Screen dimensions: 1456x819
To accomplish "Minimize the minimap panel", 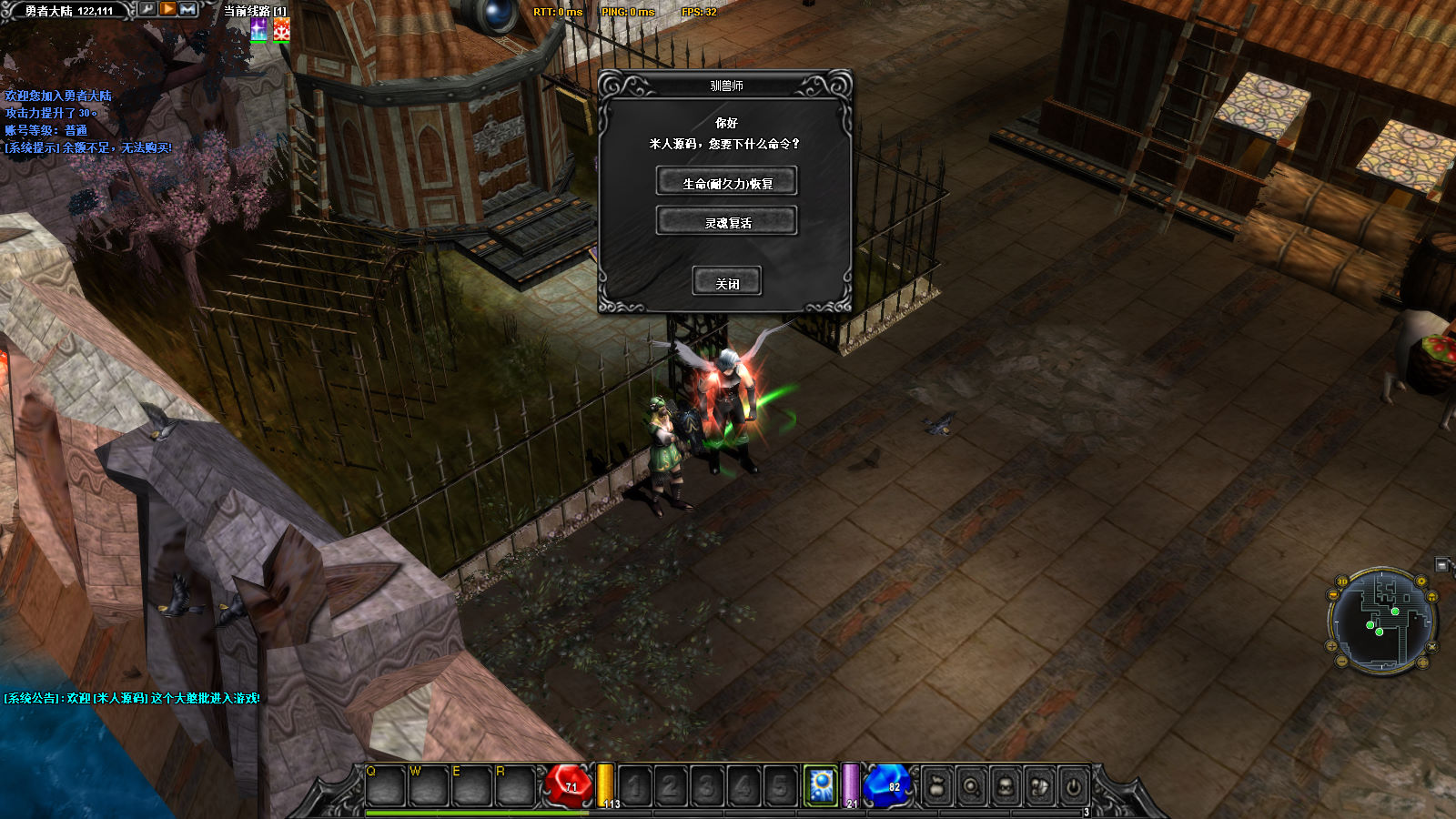I will (x=1441, y=565).
